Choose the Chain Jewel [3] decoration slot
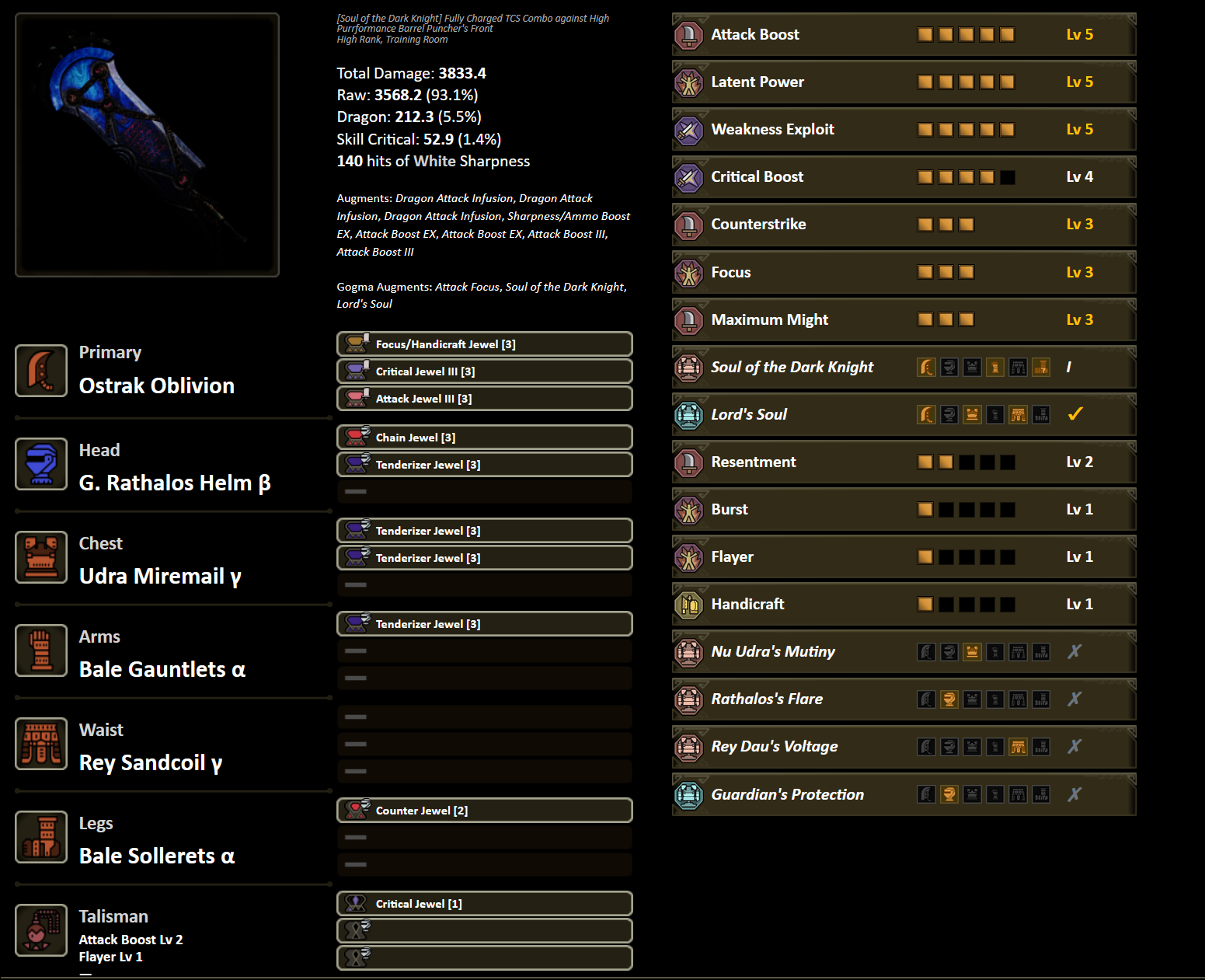The height and width of the screenshot is (980, 1205). tap(484, 438)
